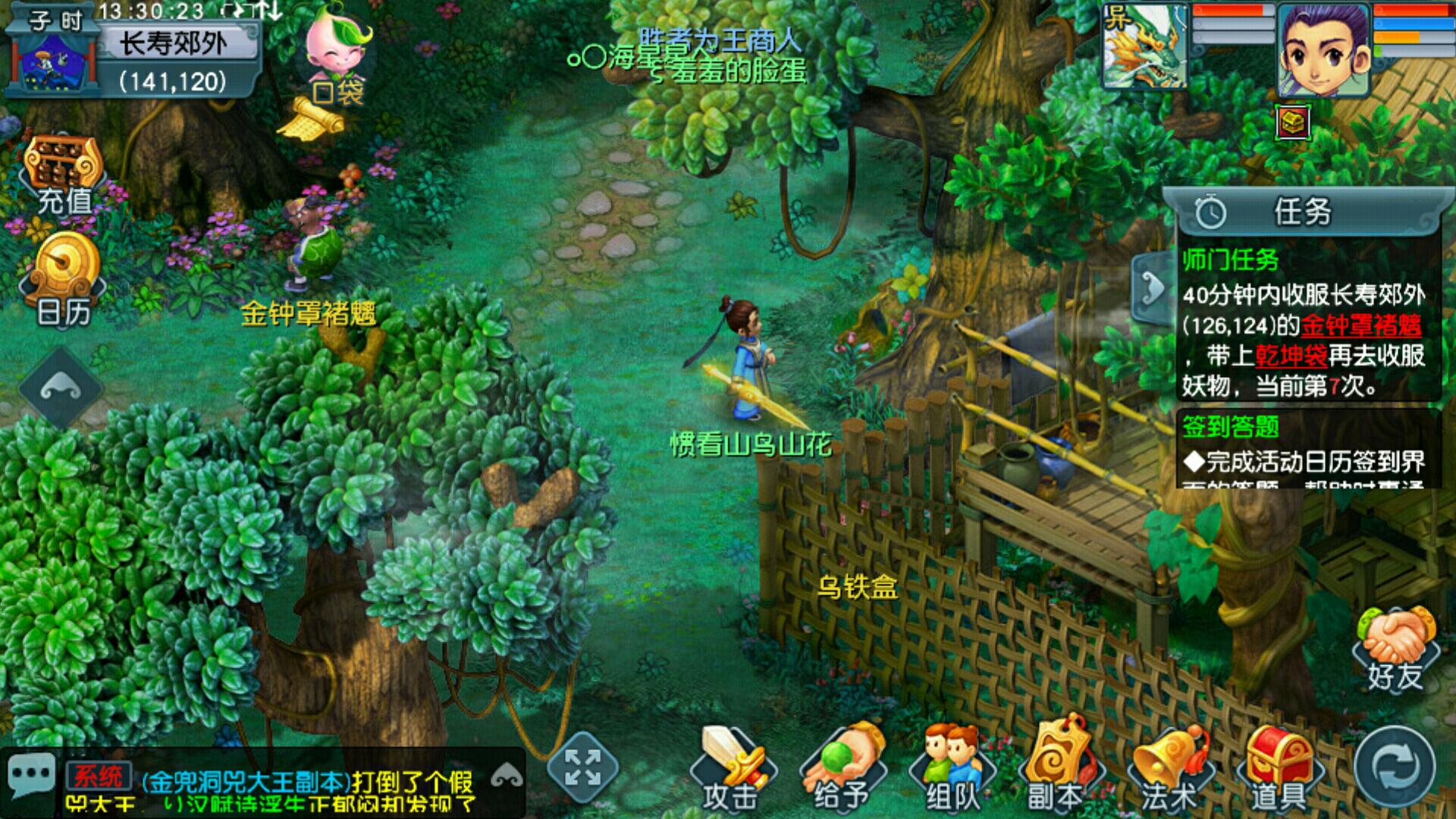Image resolution: width=1456 pixels, height=819 pixels.
Task: Click the round refresh arrows button
Action: (x=1394, y=767)
